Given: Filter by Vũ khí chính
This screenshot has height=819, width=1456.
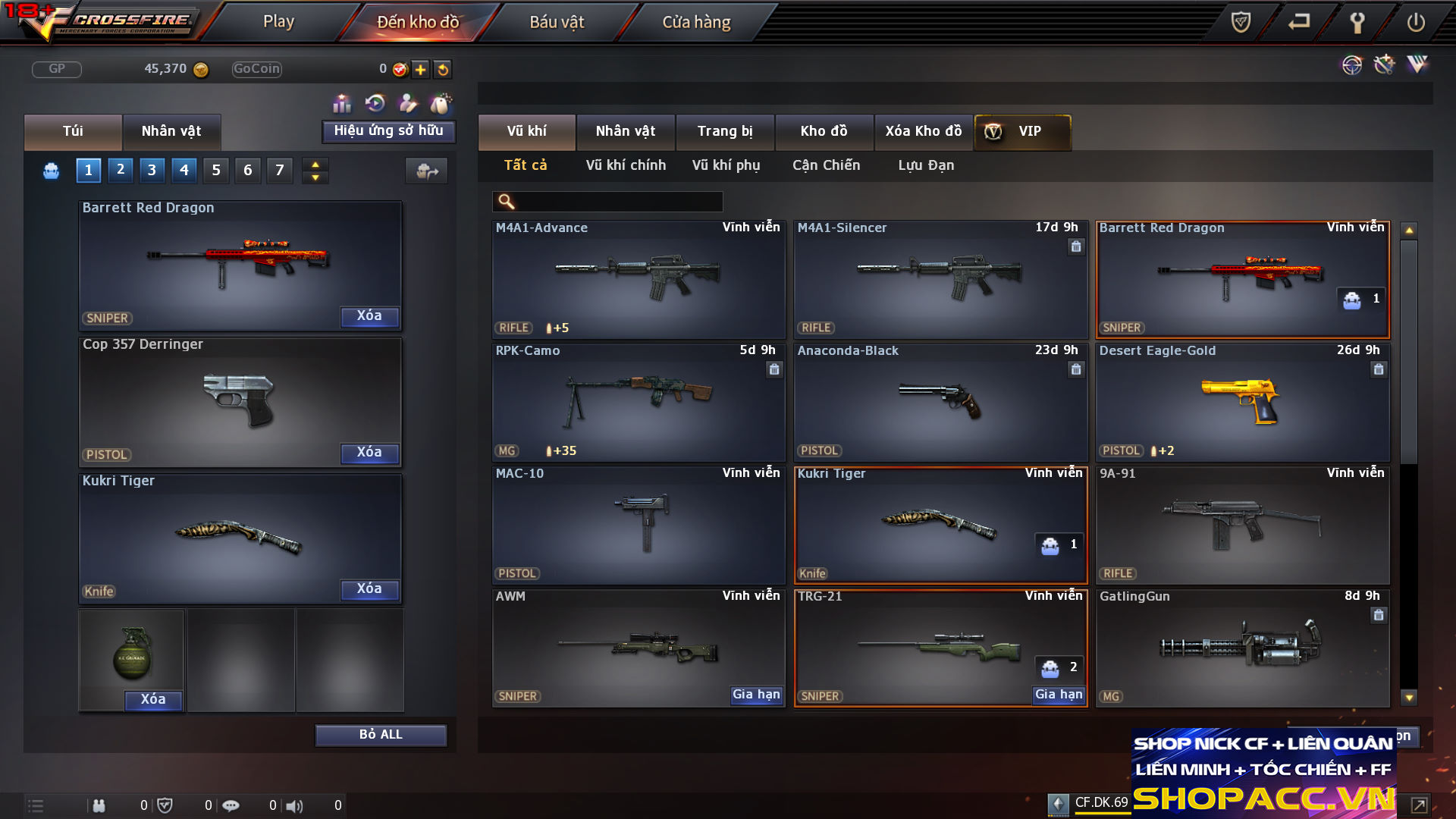Looking at the screenshot, I should tap(626, 165).
